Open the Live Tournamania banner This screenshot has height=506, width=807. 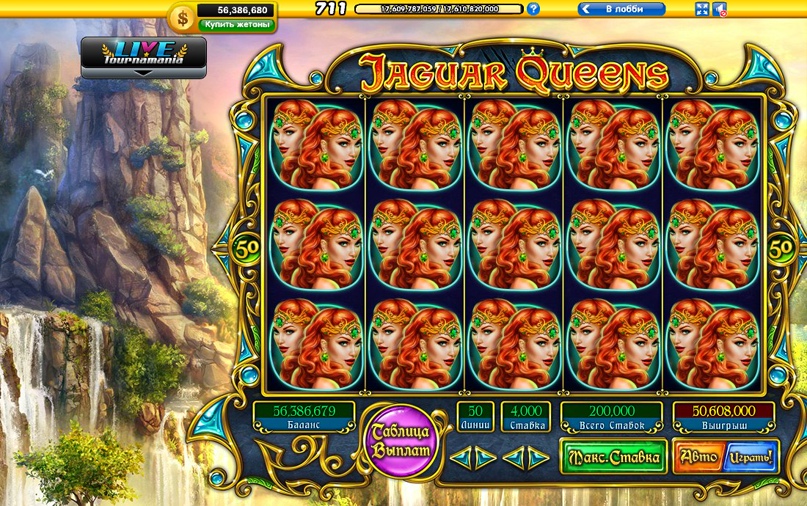[143, 57]
